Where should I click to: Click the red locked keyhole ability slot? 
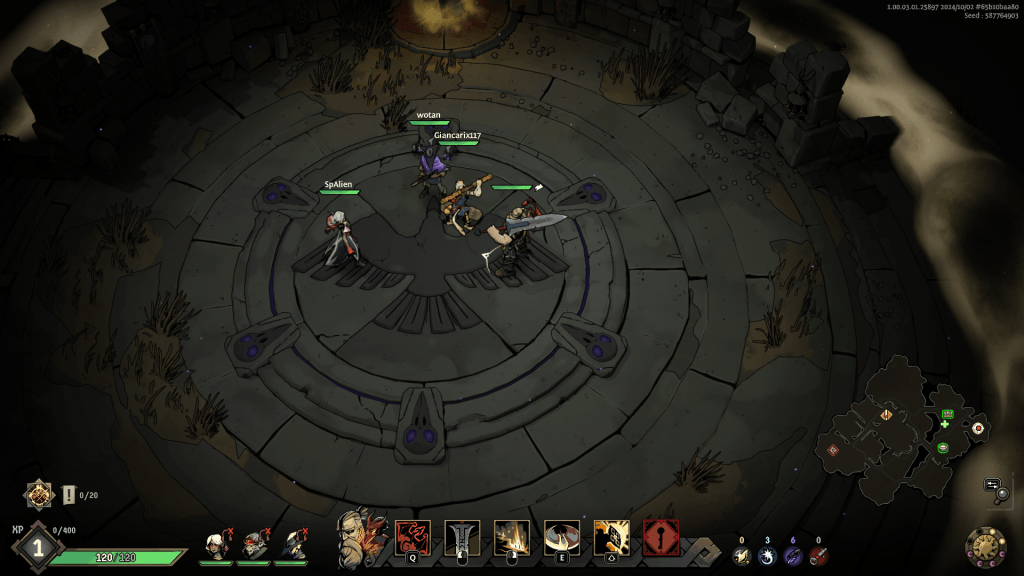coord(661,537)
